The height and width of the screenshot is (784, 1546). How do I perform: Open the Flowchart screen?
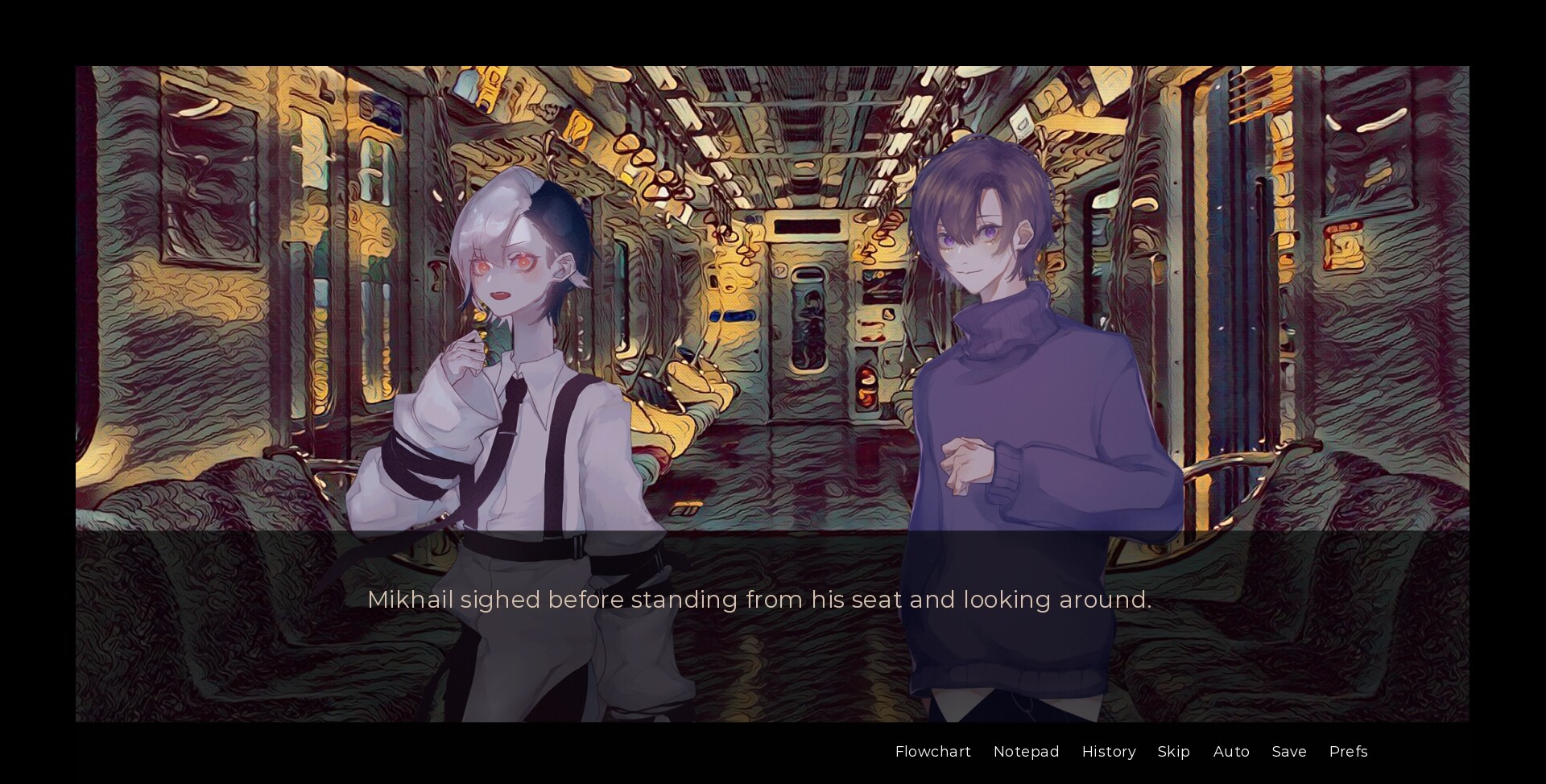click(932, 751)
